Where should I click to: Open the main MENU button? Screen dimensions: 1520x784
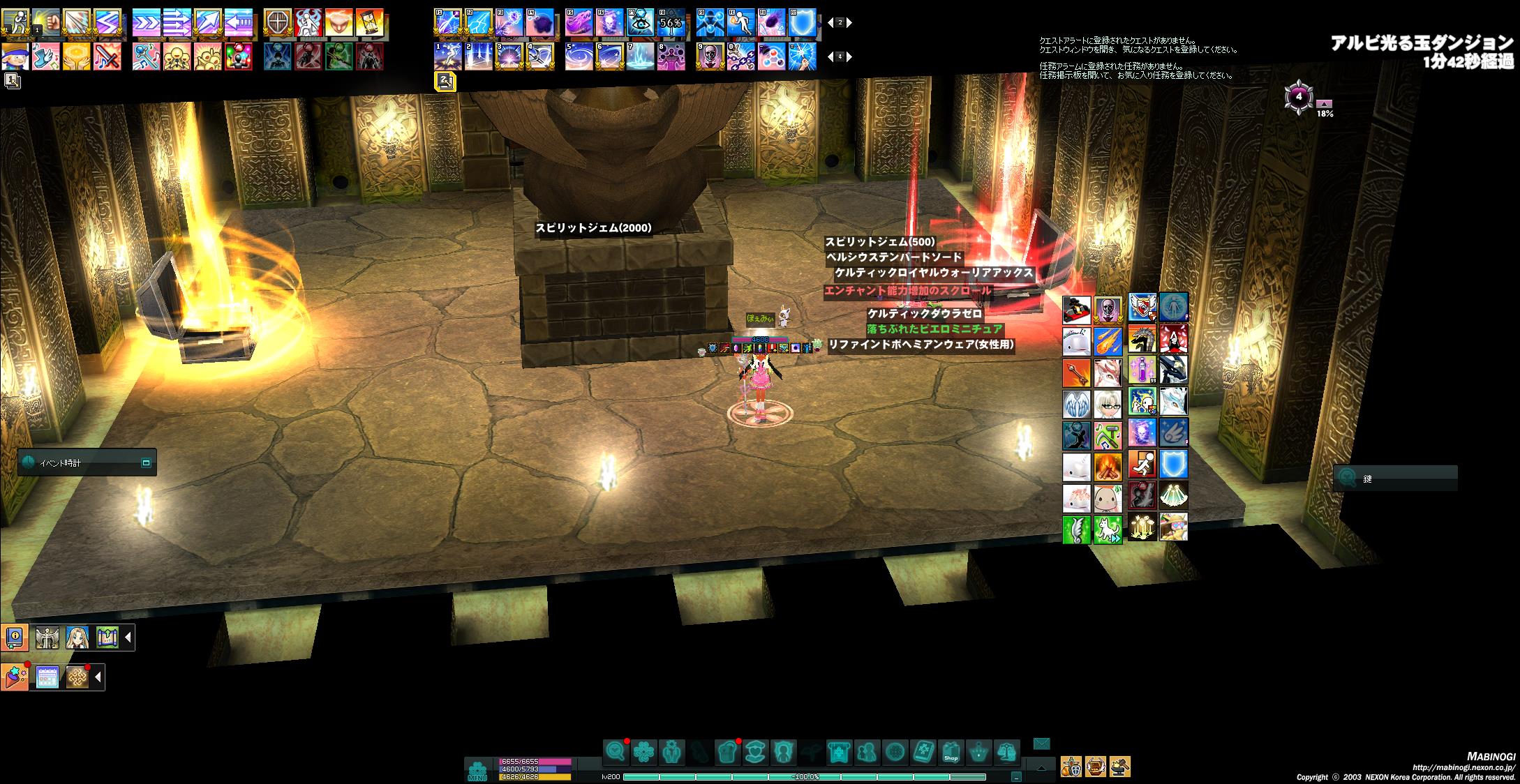click(477, 770)
